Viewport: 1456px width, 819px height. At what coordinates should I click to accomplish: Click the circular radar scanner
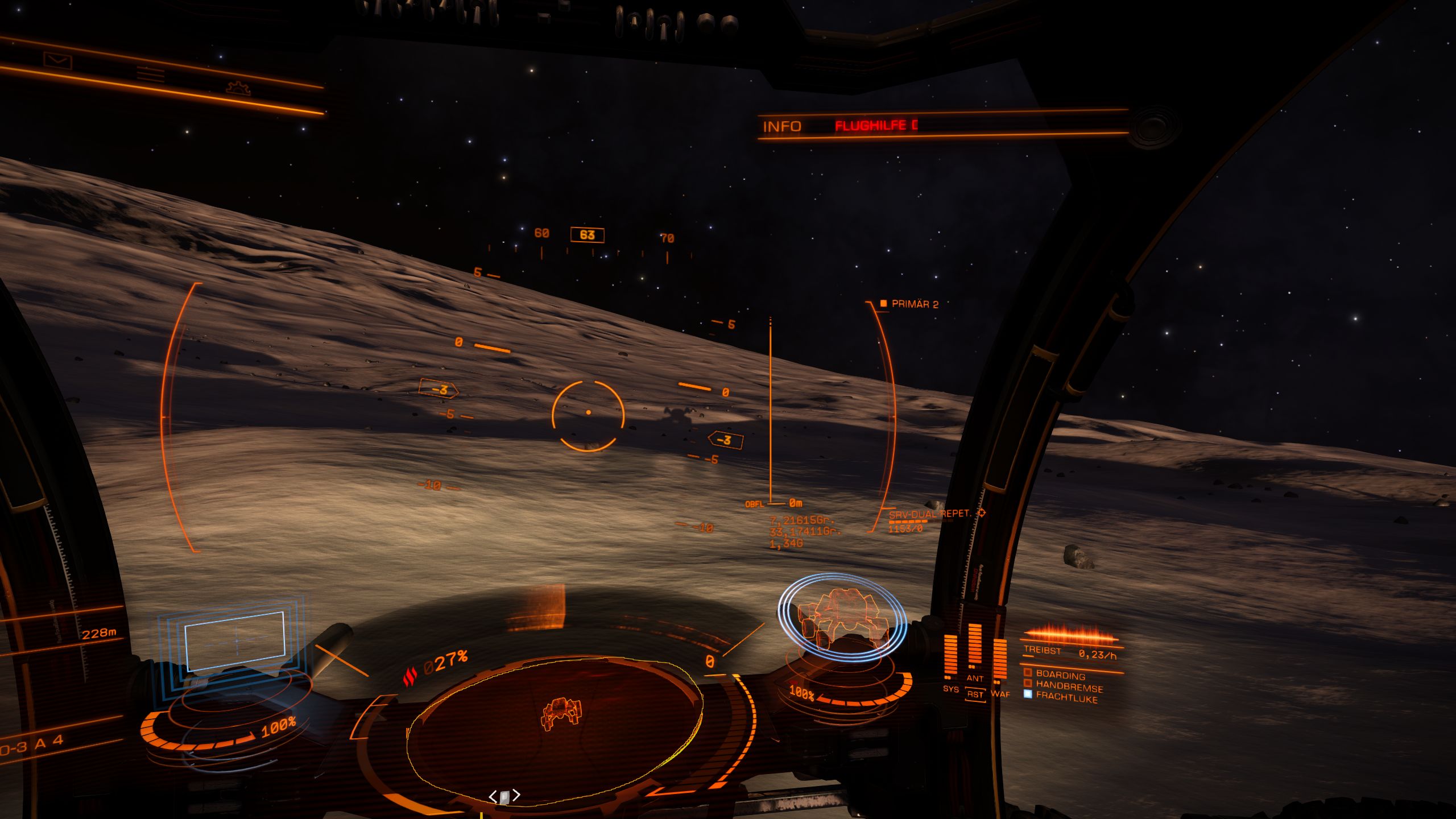click(555, 729)
